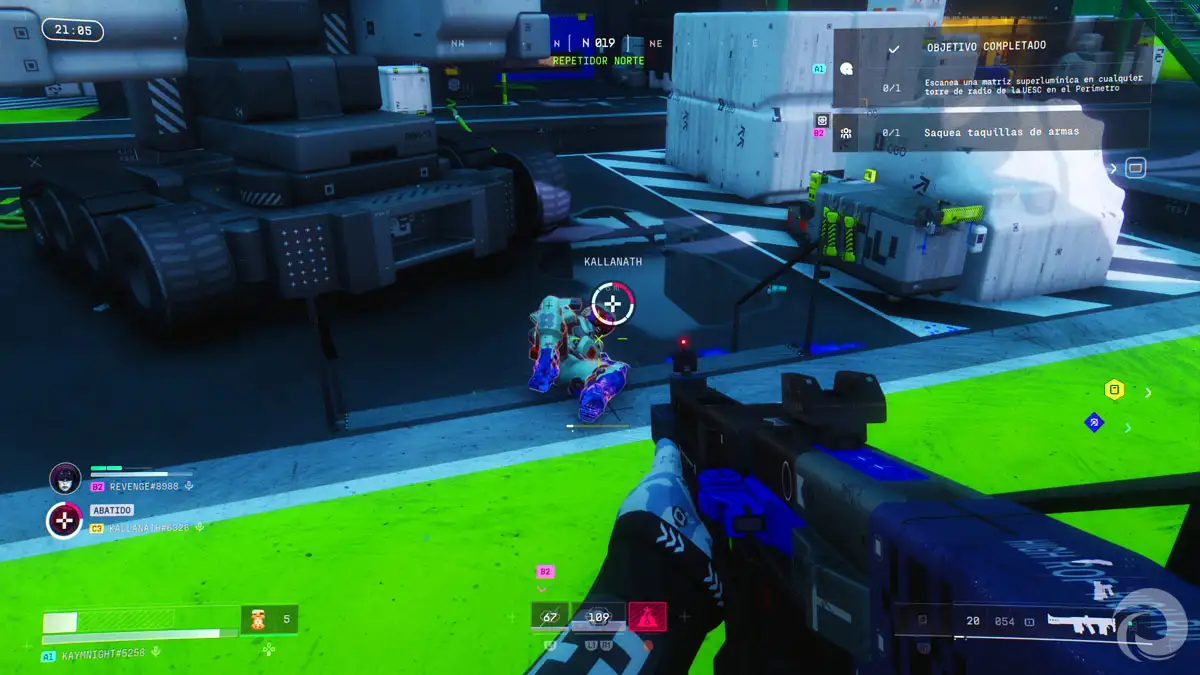Select downed teammate KALLANATH's revive icon
1200x675 pixels.
[65, 520]
